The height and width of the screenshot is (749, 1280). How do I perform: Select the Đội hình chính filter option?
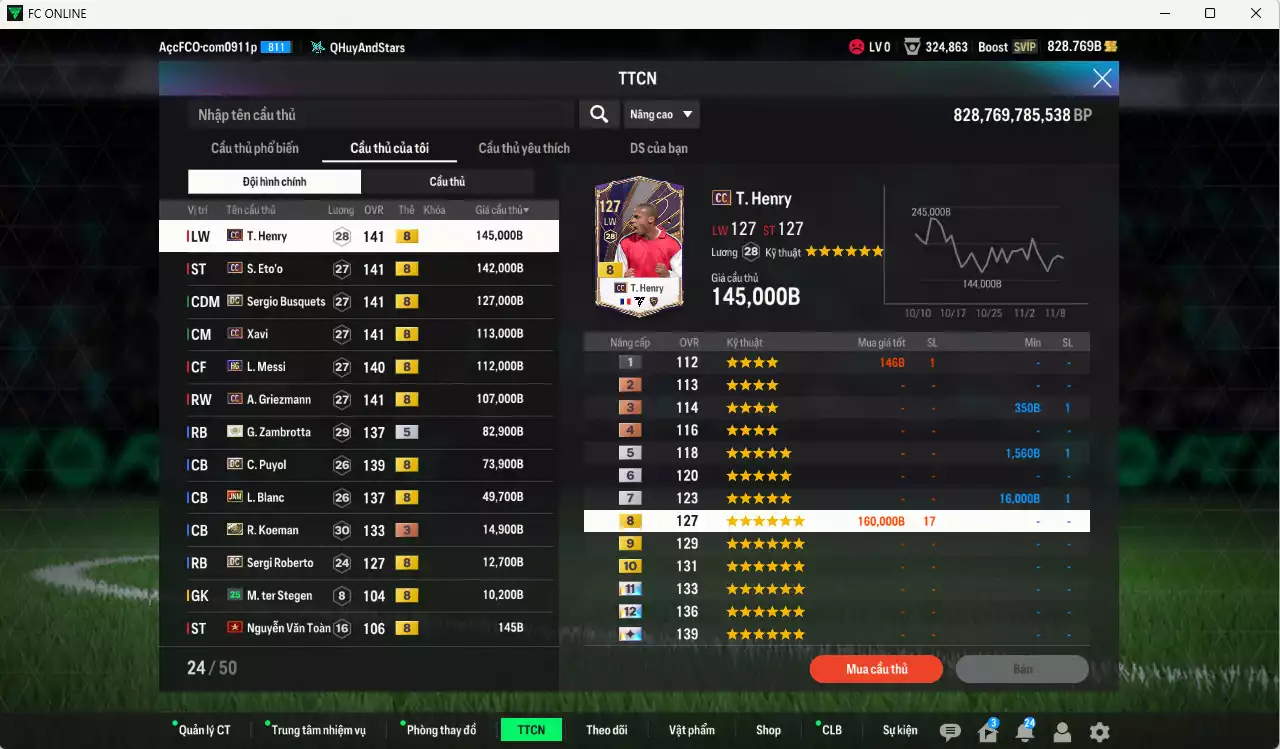274,181
